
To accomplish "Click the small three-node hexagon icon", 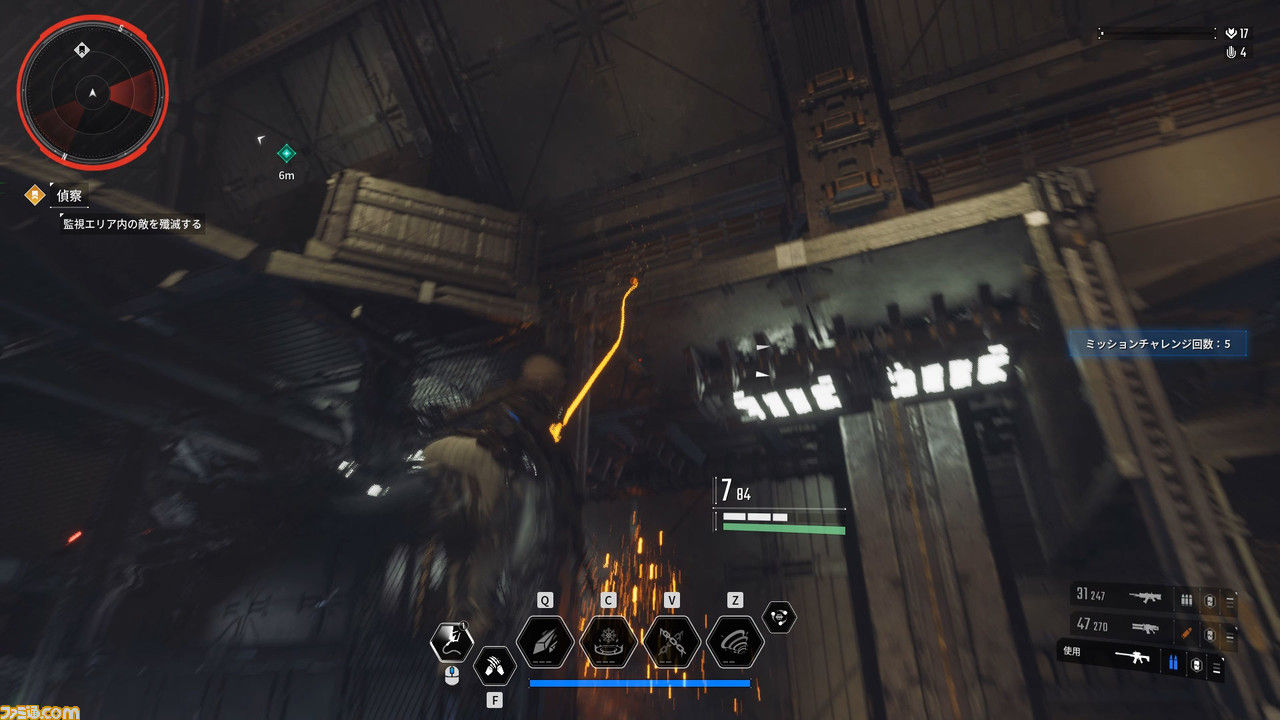I will click(x=778, y=618).
